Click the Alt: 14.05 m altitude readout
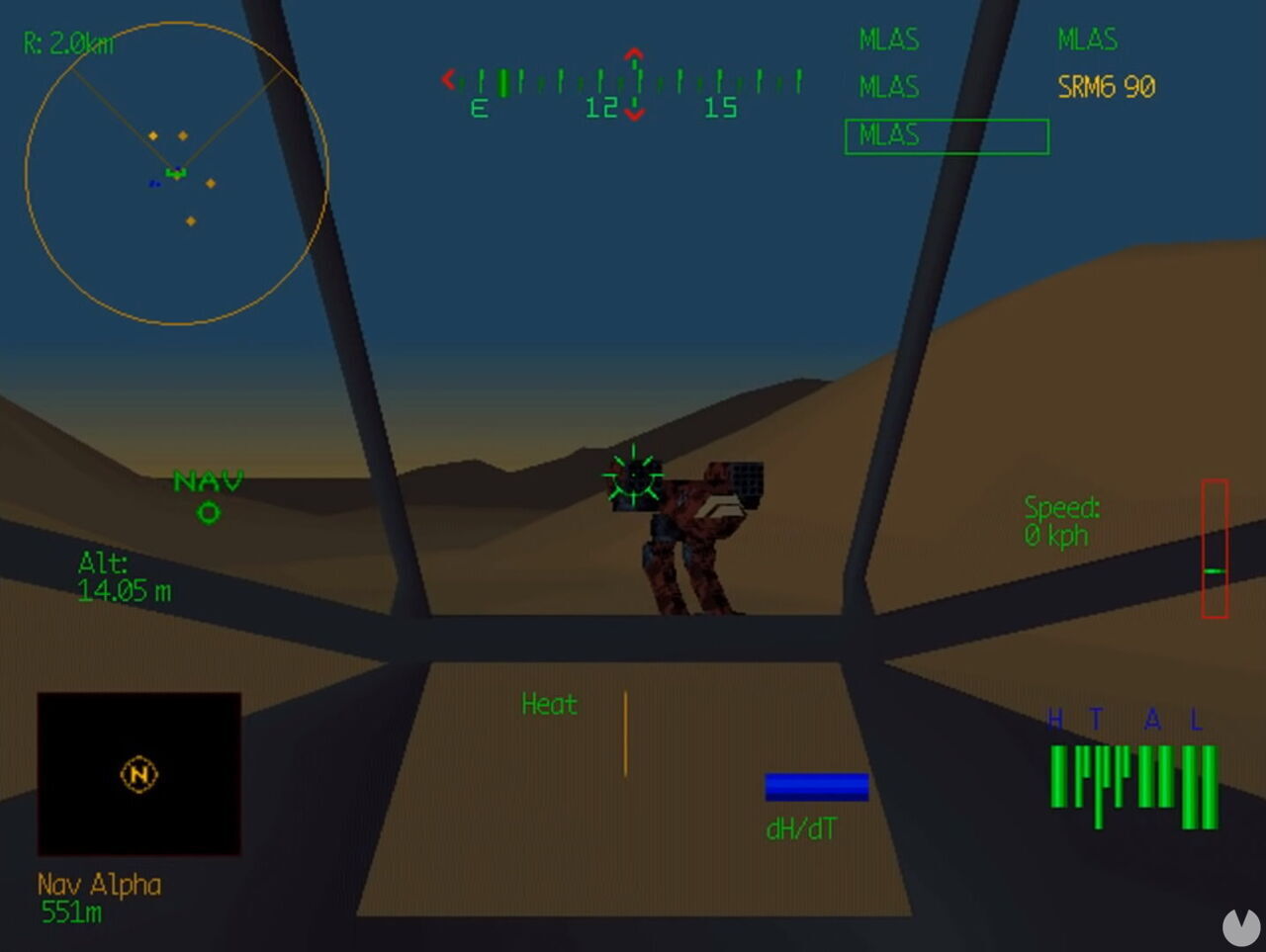The height and width of the screenshot is (952, 1266). (125, 574)
